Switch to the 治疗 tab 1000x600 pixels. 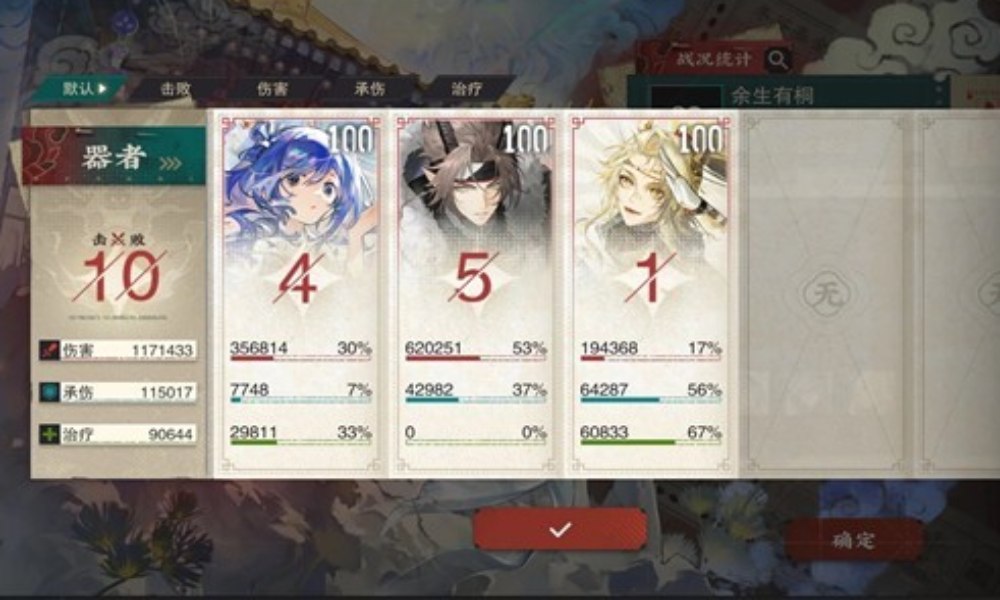click(x=467, y=88)
